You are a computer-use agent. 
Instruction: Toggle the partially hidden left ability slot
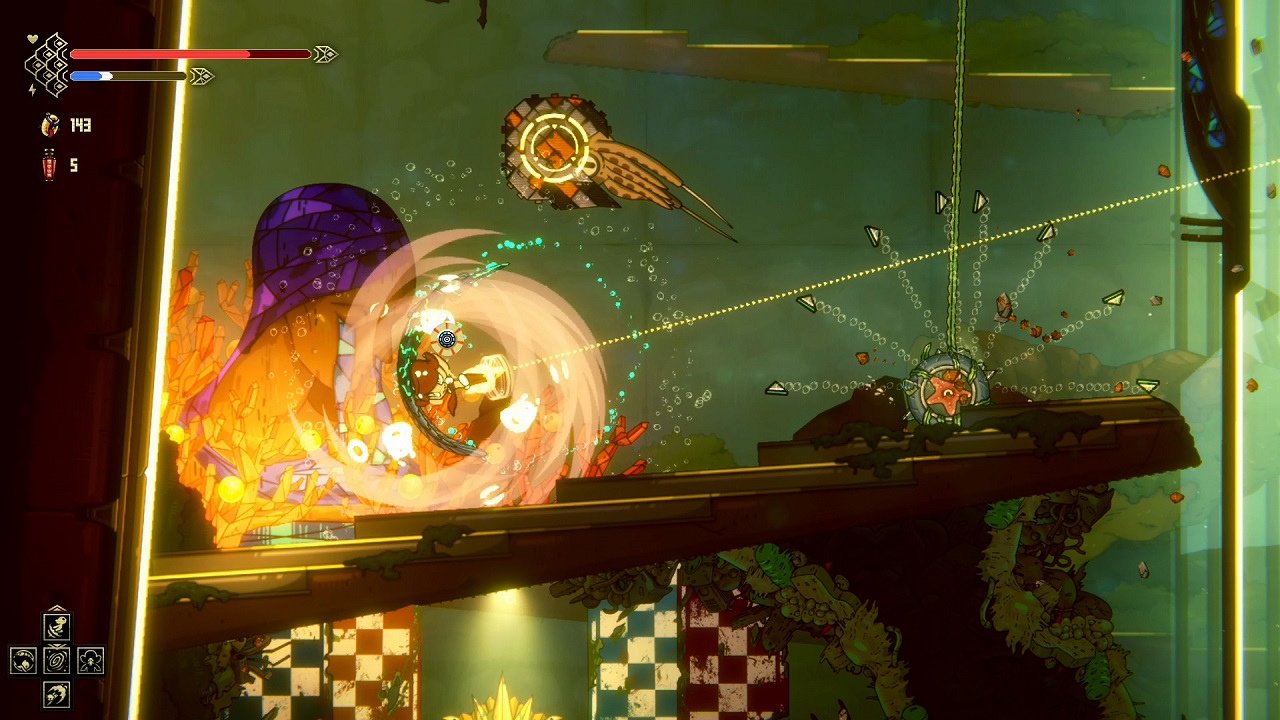(x=22, y=660)
